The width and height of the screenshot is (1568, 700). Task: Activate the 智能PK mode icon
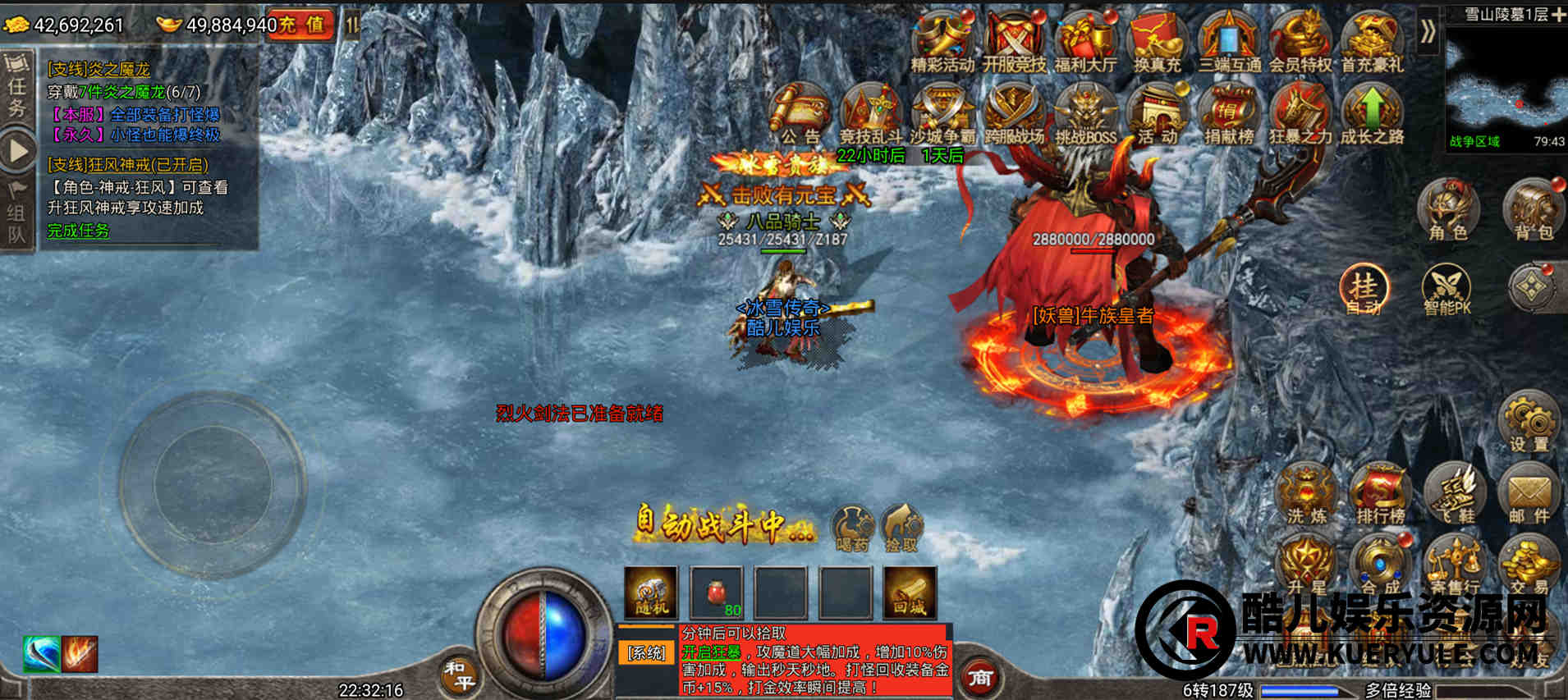pyautogui.click(x=1447, y=290)
